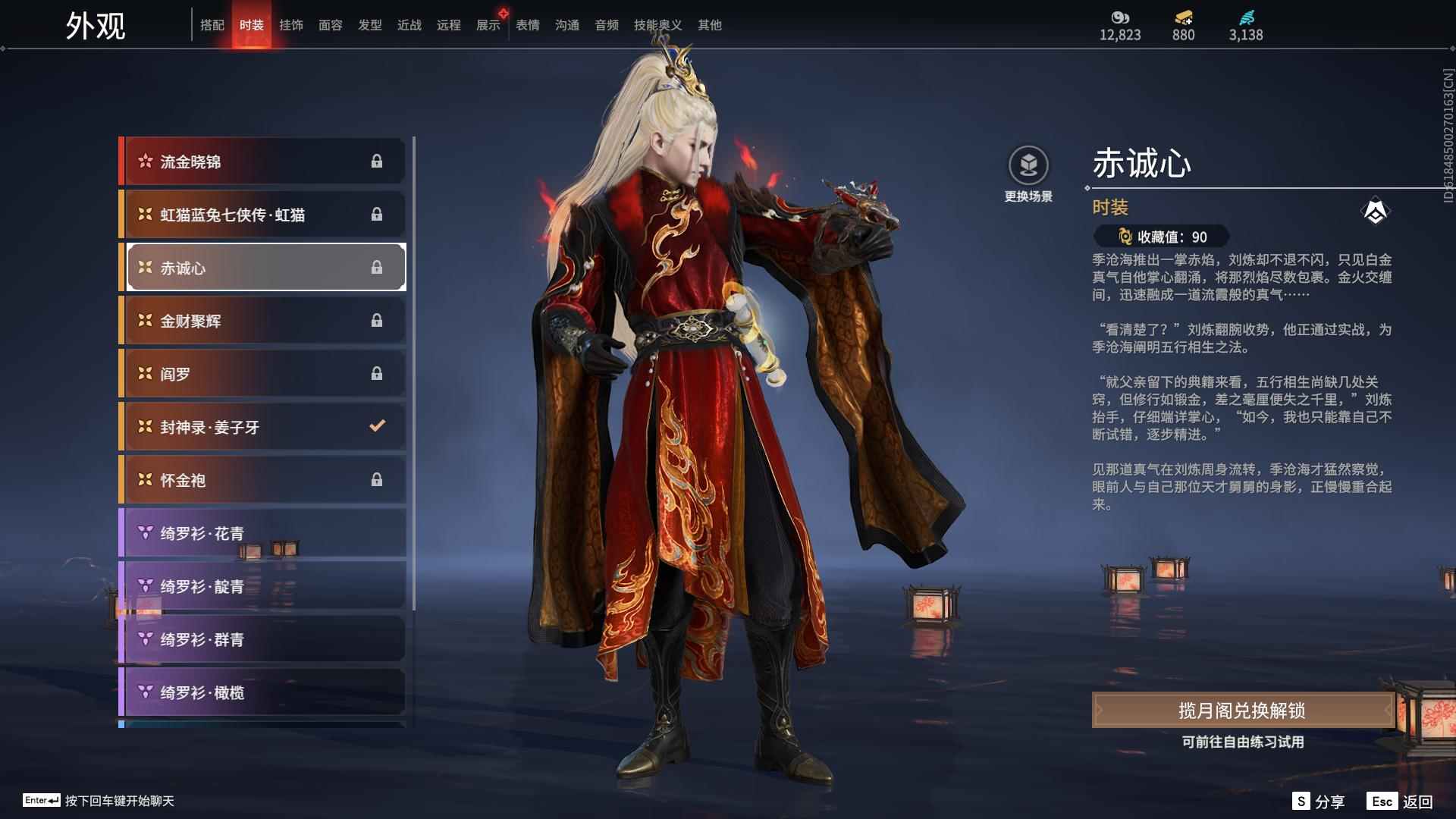1456x819 pixels.
Task: Click the gold ingot currency icon showing 880
Action: tap(1183, 16)
